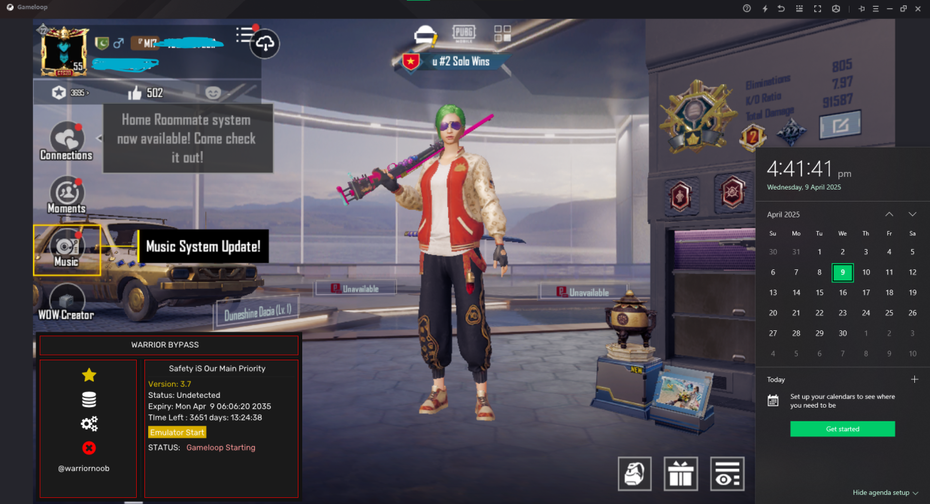Click the eye-and-list view button

tap(727, 473)
